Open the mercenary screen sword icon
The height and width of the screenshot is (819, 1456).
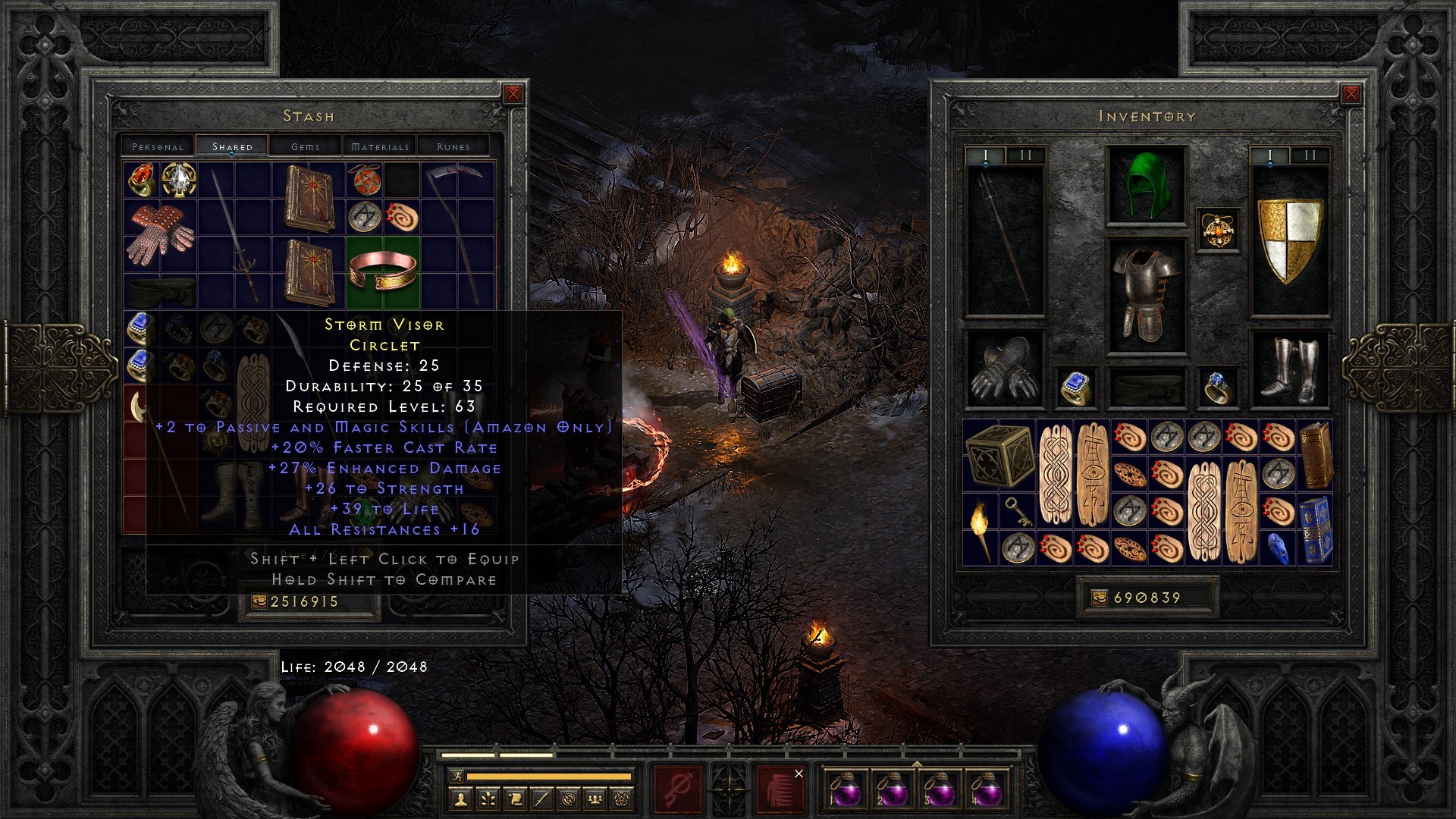(543, 798)
